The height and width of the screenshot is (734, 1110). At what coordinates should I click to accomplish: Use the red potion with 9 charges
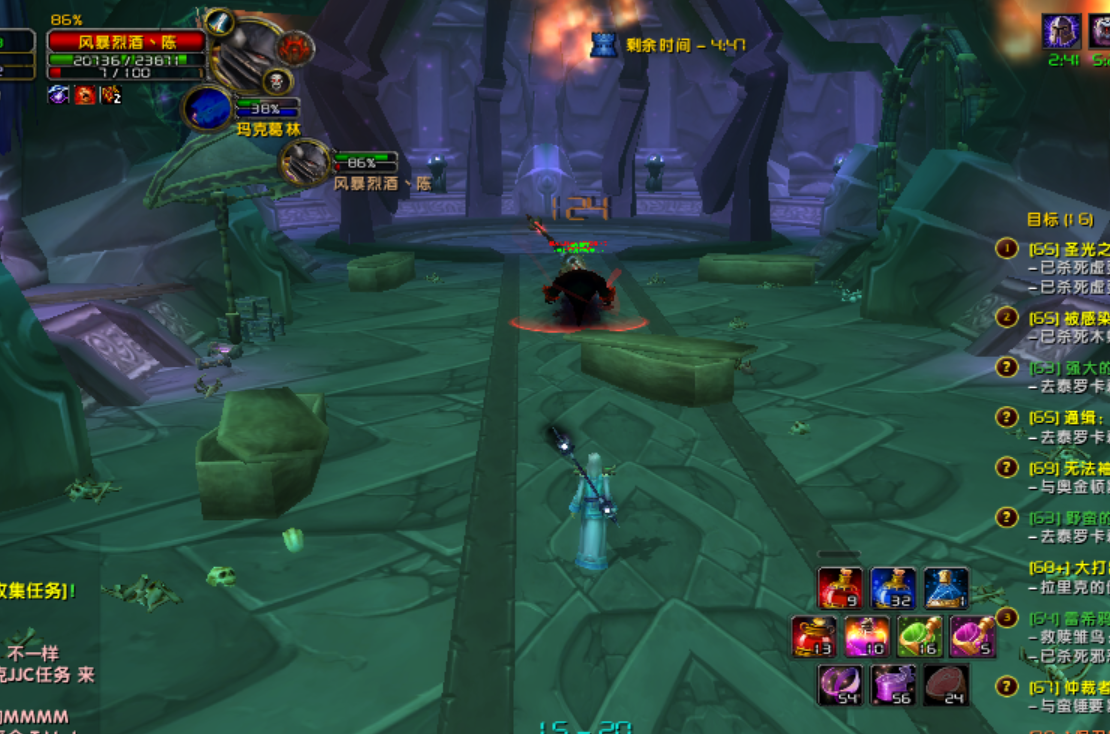pyautogui.click(x=840, y=588)
